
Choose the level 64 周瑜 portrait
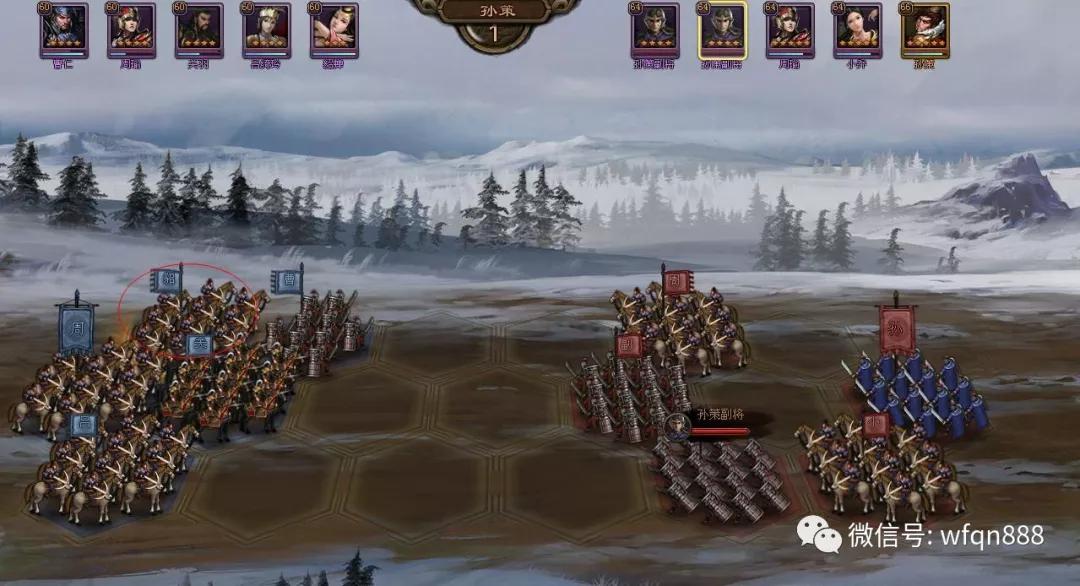pos(790,28)
